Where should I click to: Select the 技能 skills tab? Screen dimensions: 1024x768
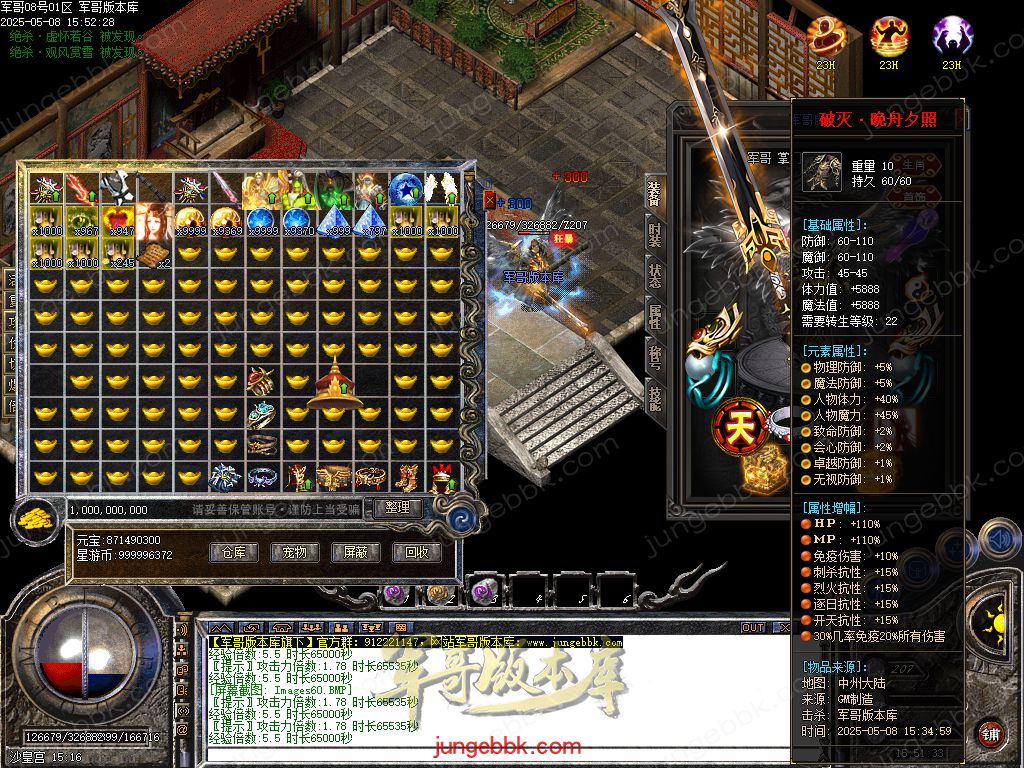pos(654,396)
